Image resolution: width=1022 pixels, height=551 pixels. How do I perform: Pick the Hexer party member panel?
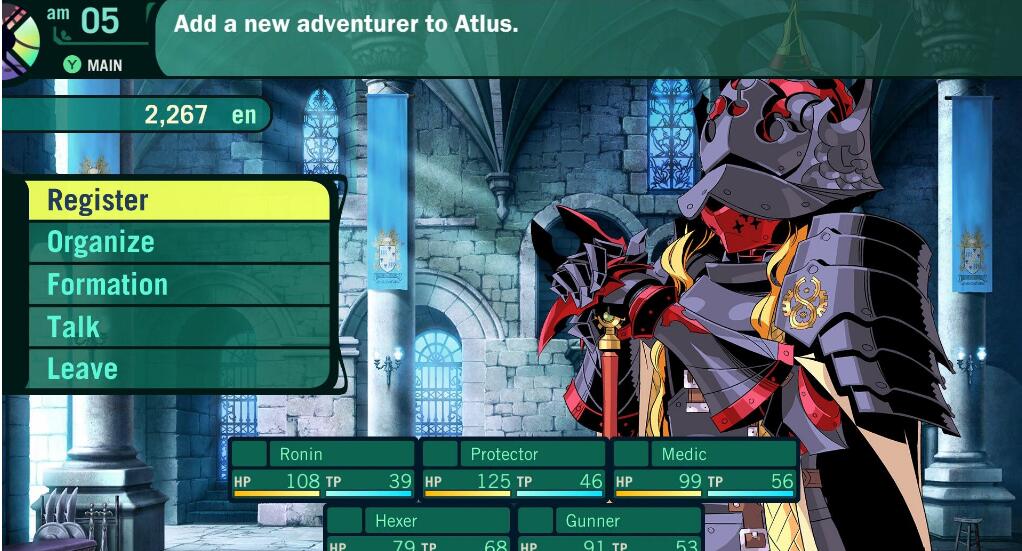418,530
